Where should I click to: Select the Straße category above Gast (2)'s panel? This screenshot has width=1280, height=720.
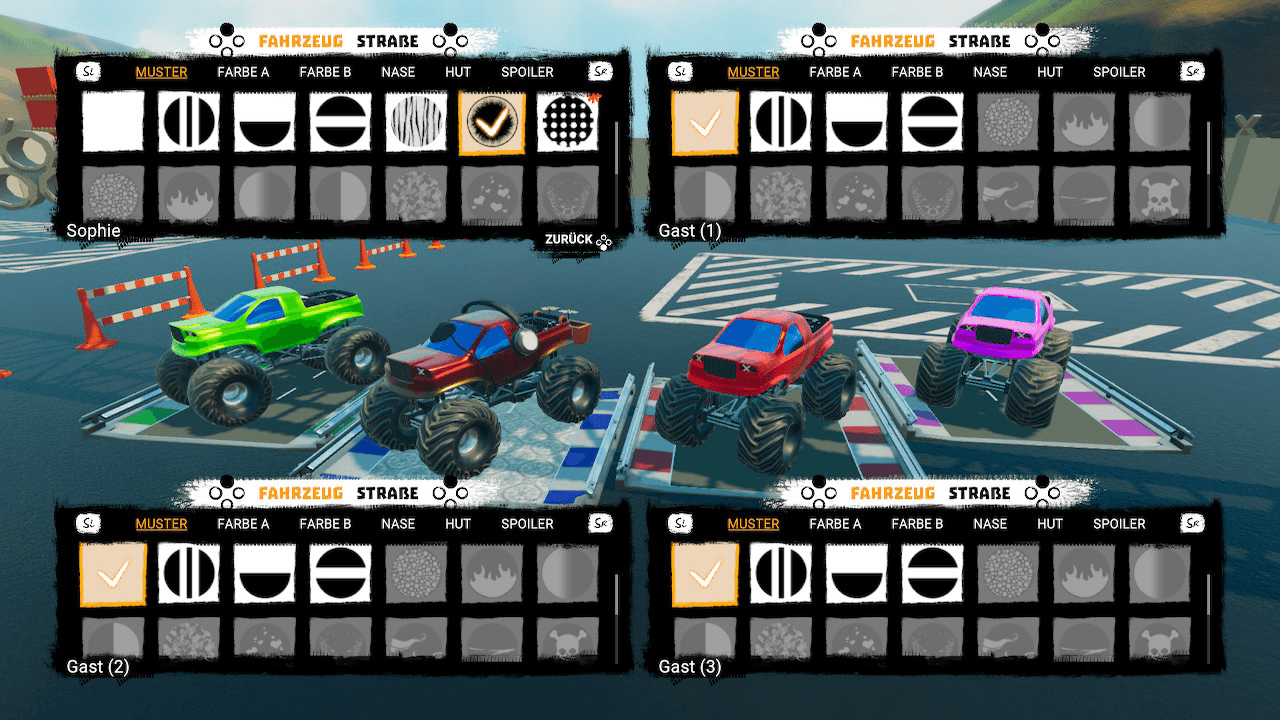click(x=388, y=493)
